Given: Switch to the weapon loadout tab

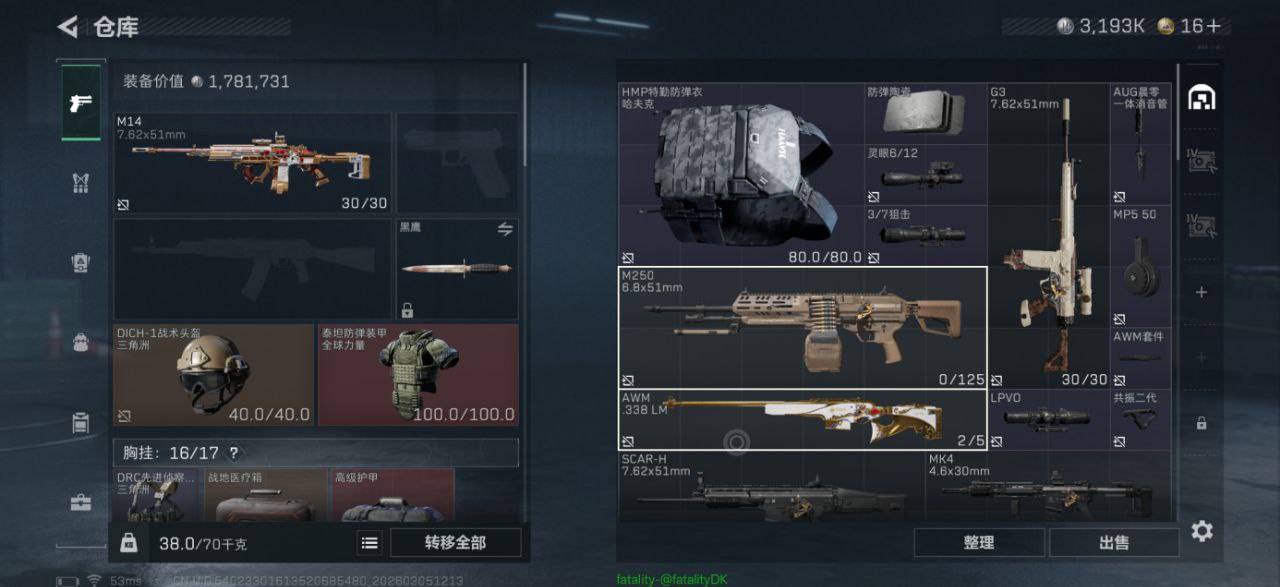Looking at the screenshot, I should (81, 103).
